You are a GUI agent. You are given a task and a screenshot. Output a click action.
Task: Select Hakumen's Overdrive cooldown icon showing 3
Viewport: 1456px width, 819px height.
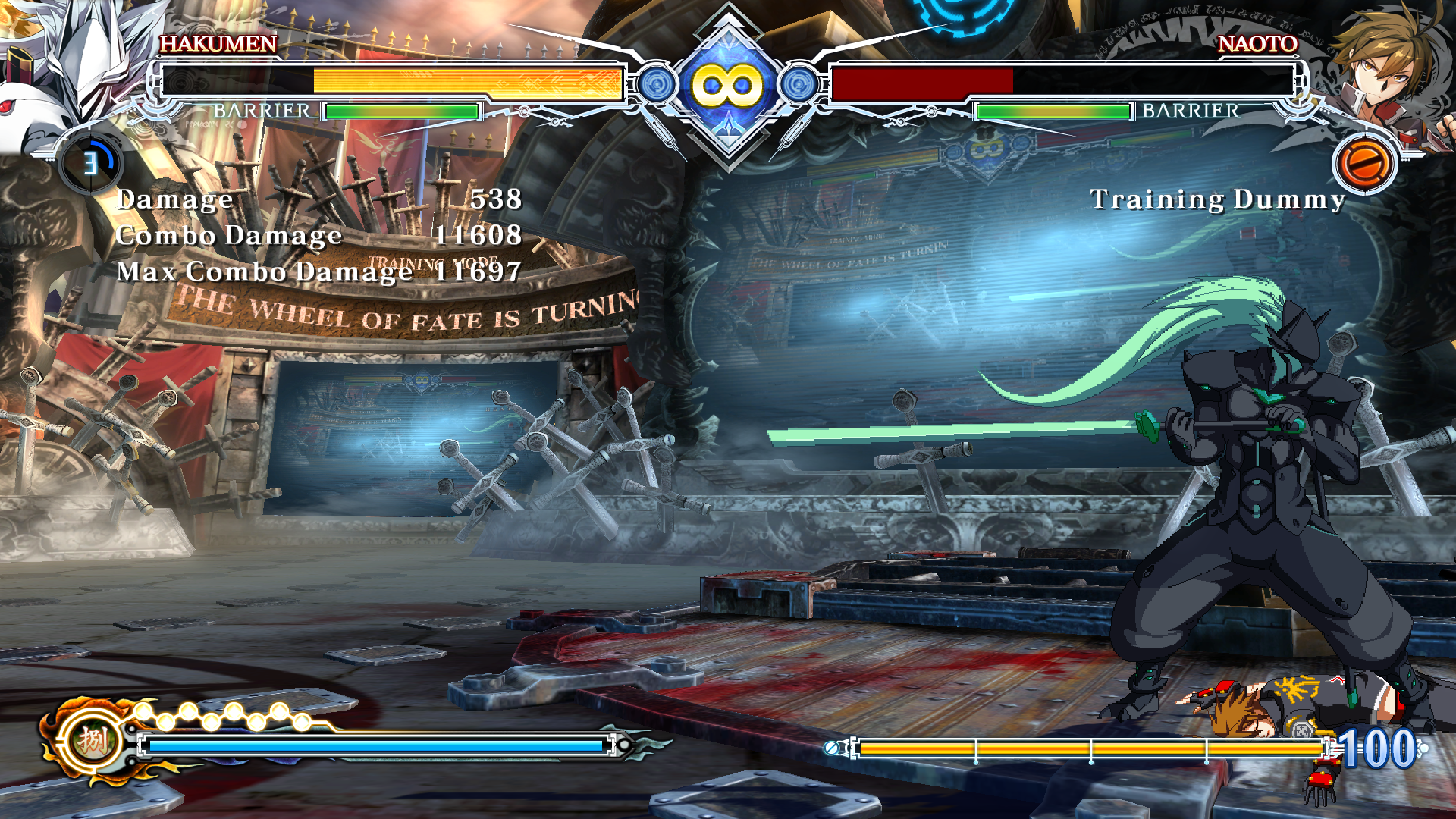click(91, 163)
